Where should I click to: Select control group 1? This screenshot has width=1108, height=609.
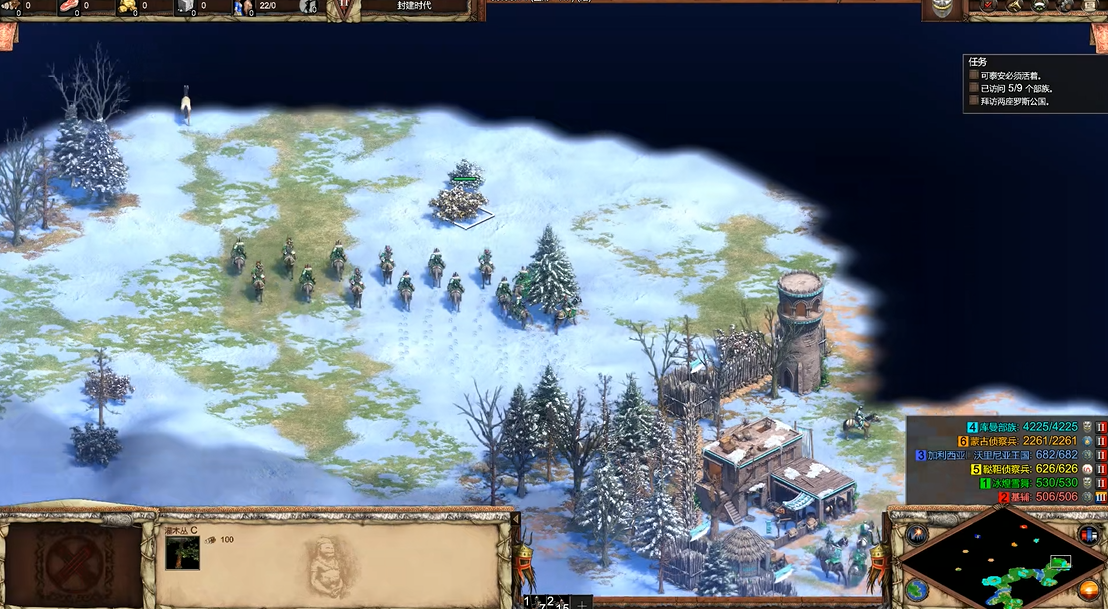tap(531, 601)
